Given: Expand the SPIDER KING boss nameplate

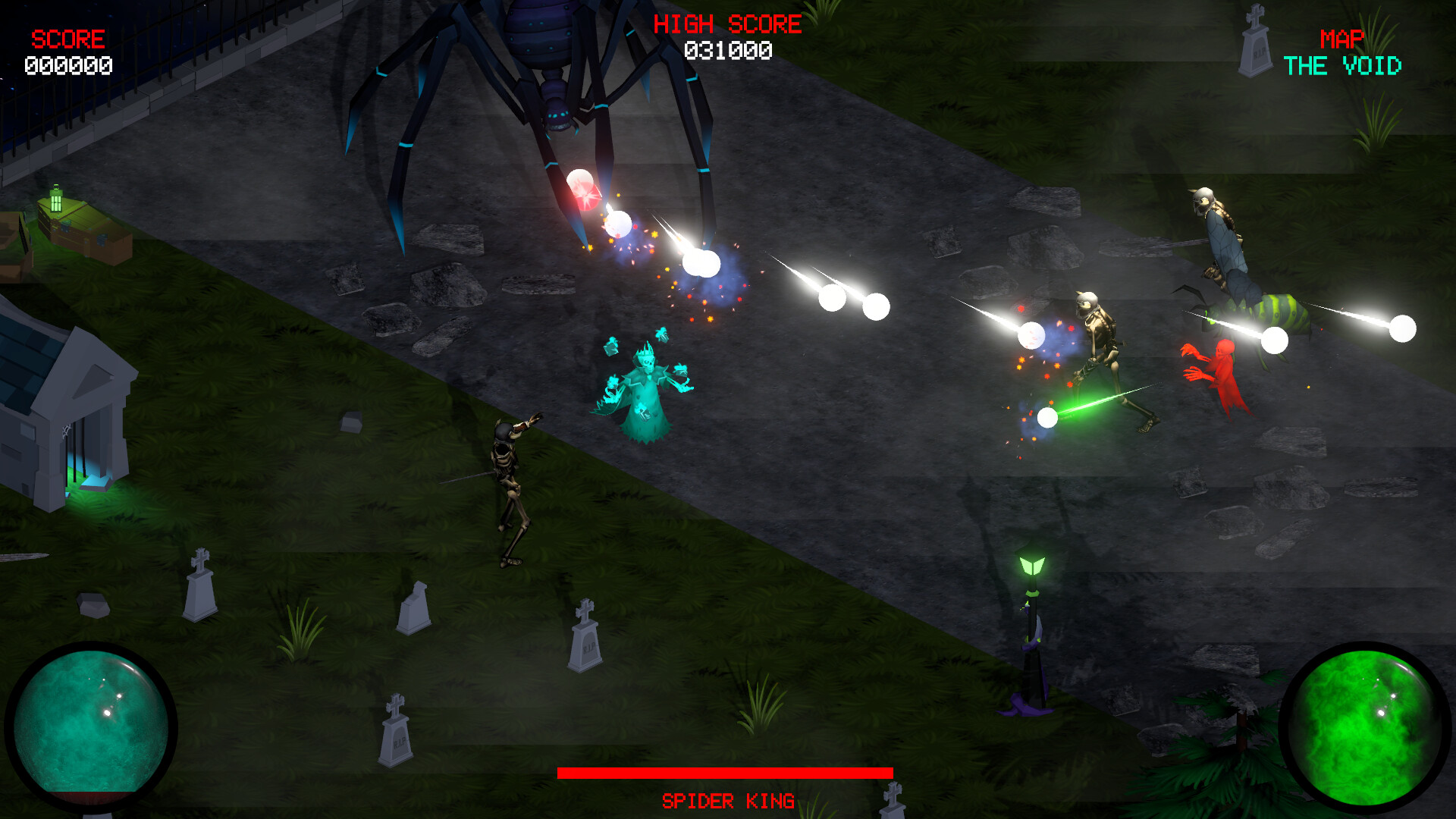Looking at the screenshot, I should [728, 799].
